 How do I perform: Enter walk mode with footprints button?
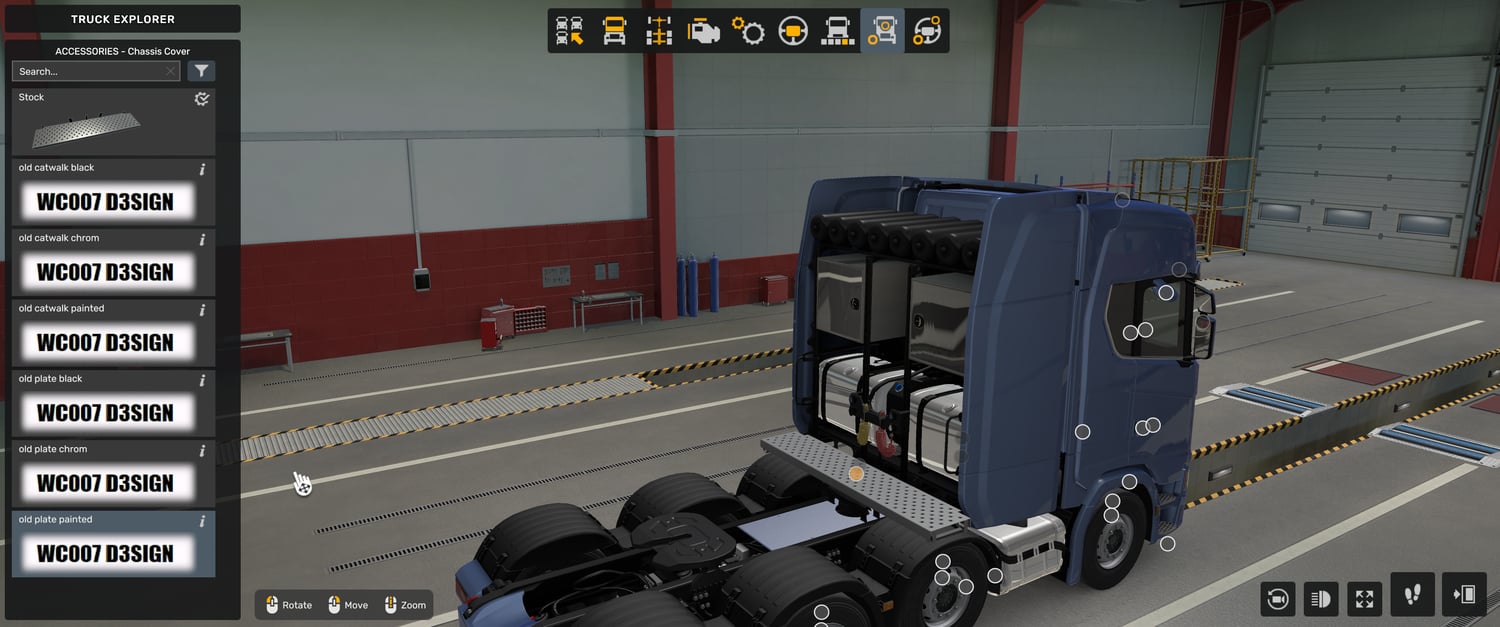tap(1412, 595)
